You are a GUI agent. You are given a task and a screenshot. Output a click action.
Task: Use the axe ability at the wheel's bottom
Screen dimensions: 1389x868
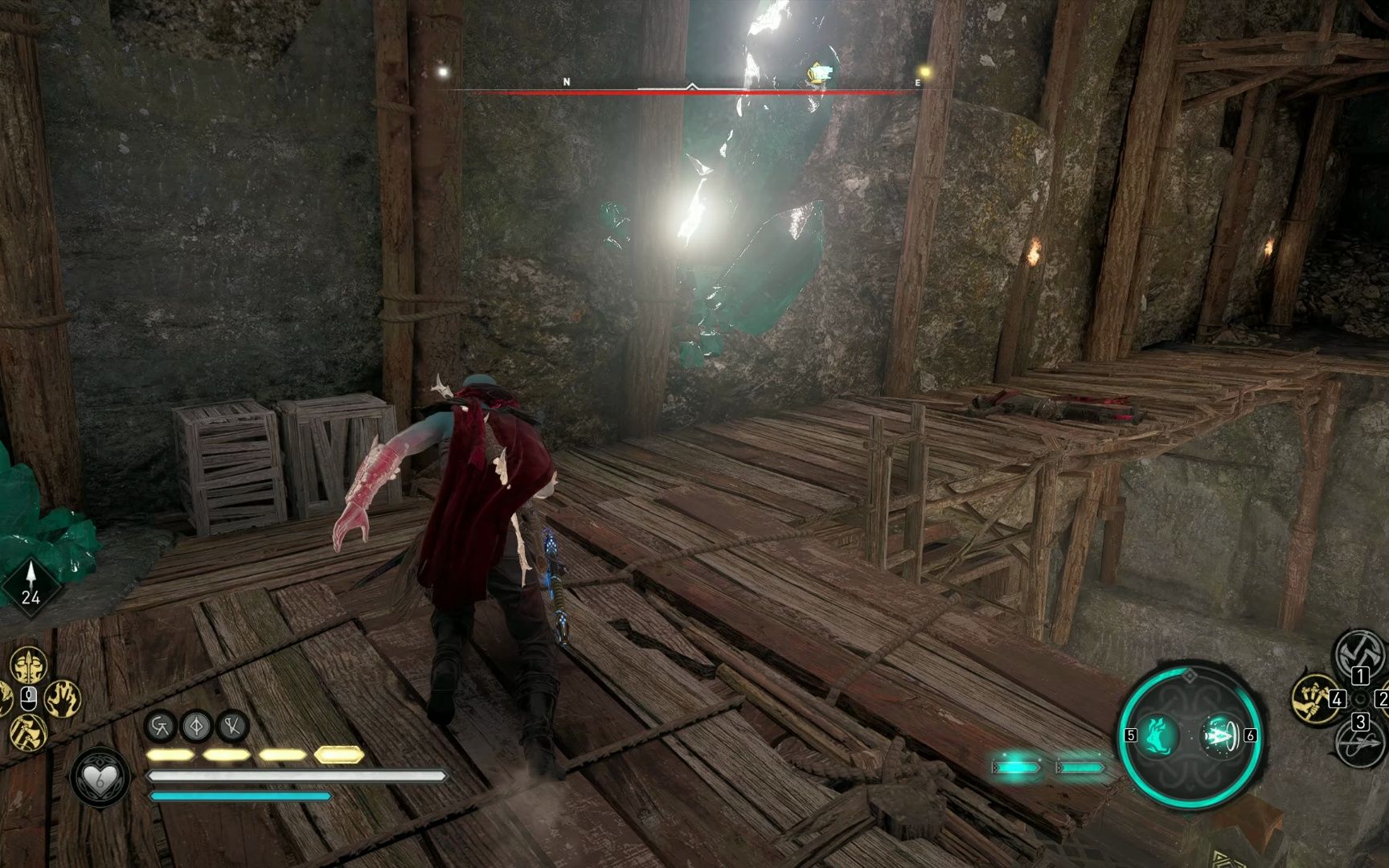[x=28, y=732]
